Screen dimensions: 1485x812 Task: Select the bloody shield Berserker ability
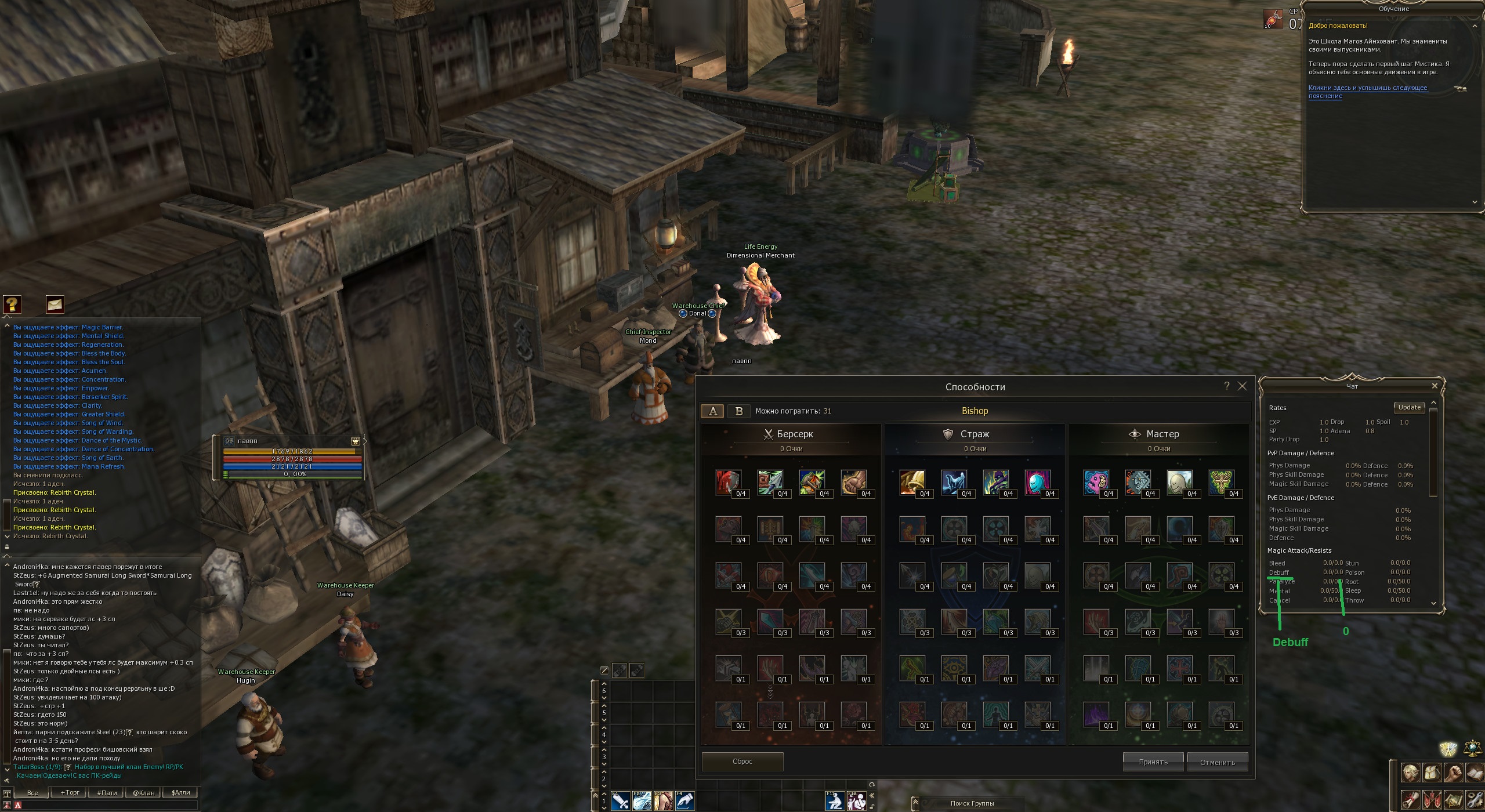pos(728,482)
